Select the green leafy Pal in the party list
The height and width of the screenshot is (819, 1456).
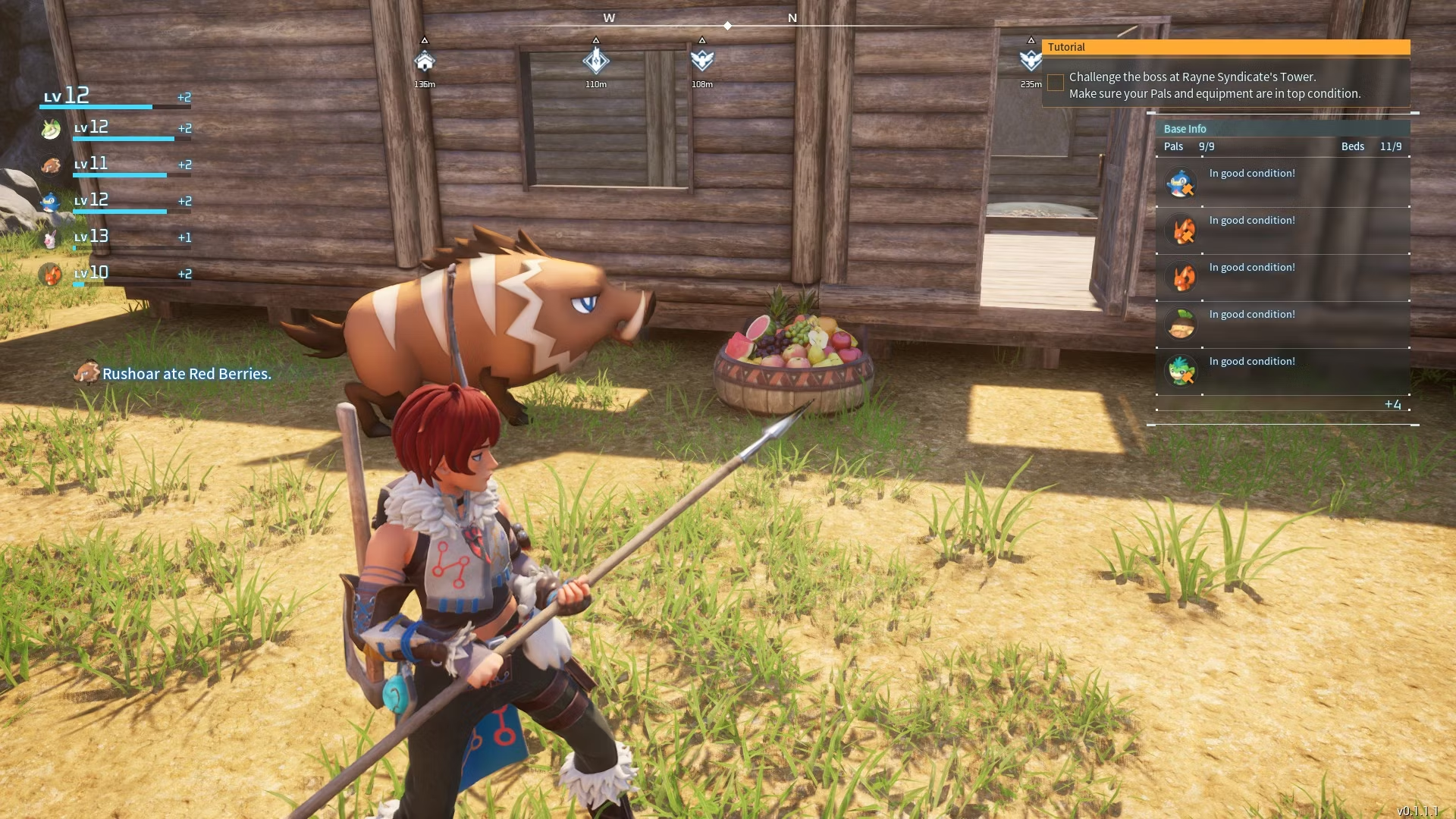pyautogui.click(x=51, y=130)
